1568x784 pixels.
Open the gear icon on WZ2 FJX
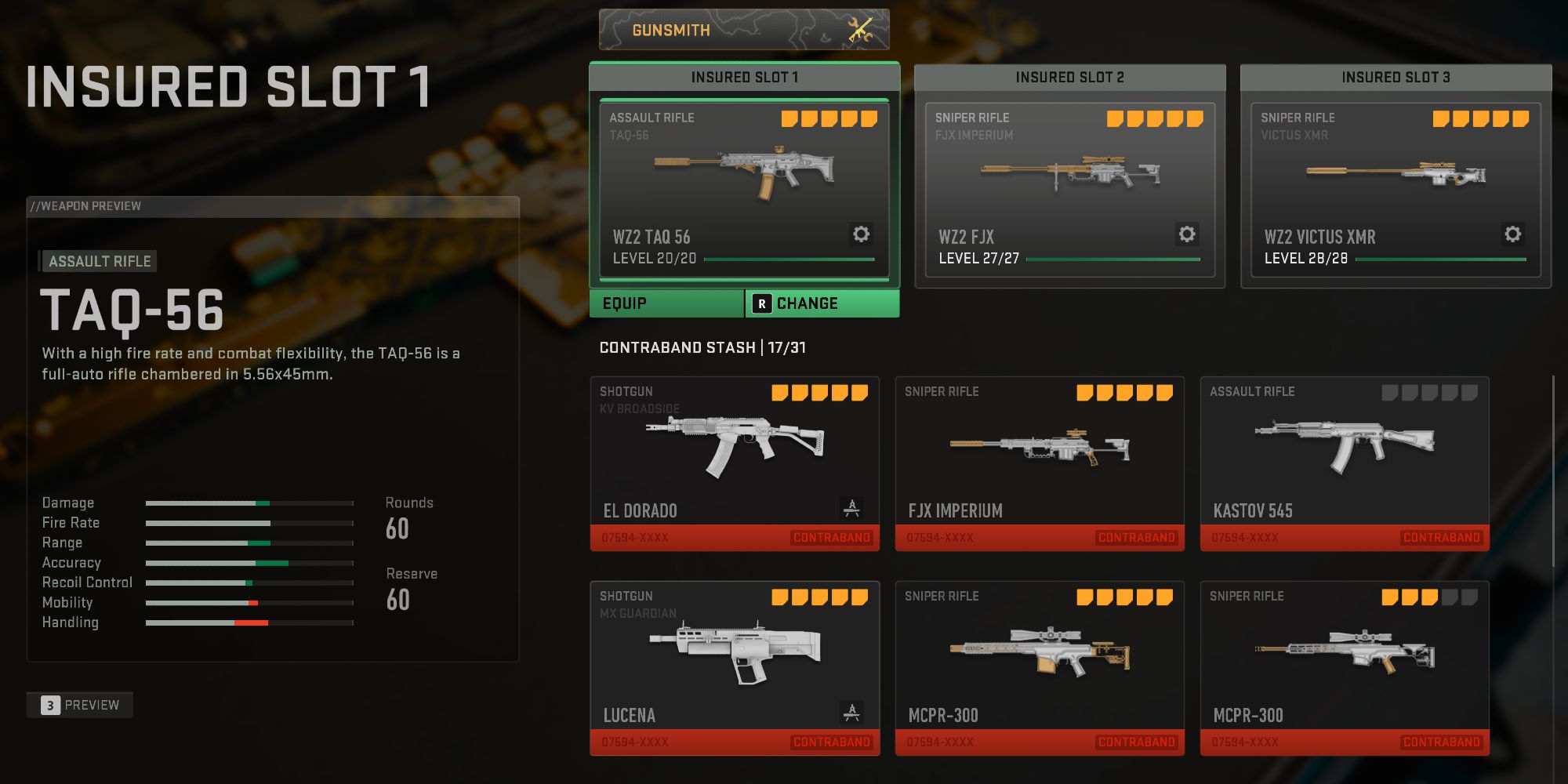(x=1187, y=234)
